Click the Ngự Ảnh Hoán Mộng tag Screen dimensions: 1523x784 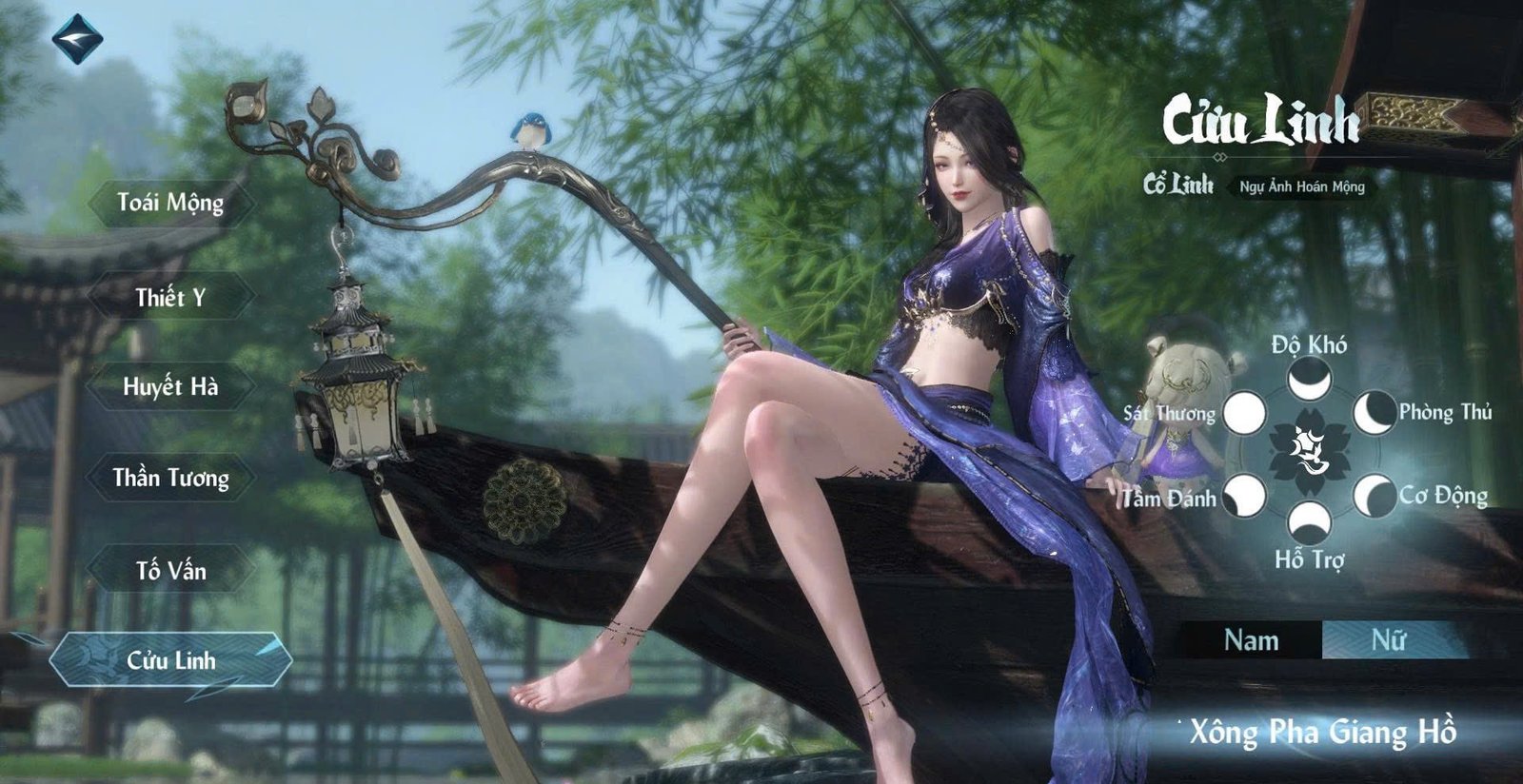1301,186
